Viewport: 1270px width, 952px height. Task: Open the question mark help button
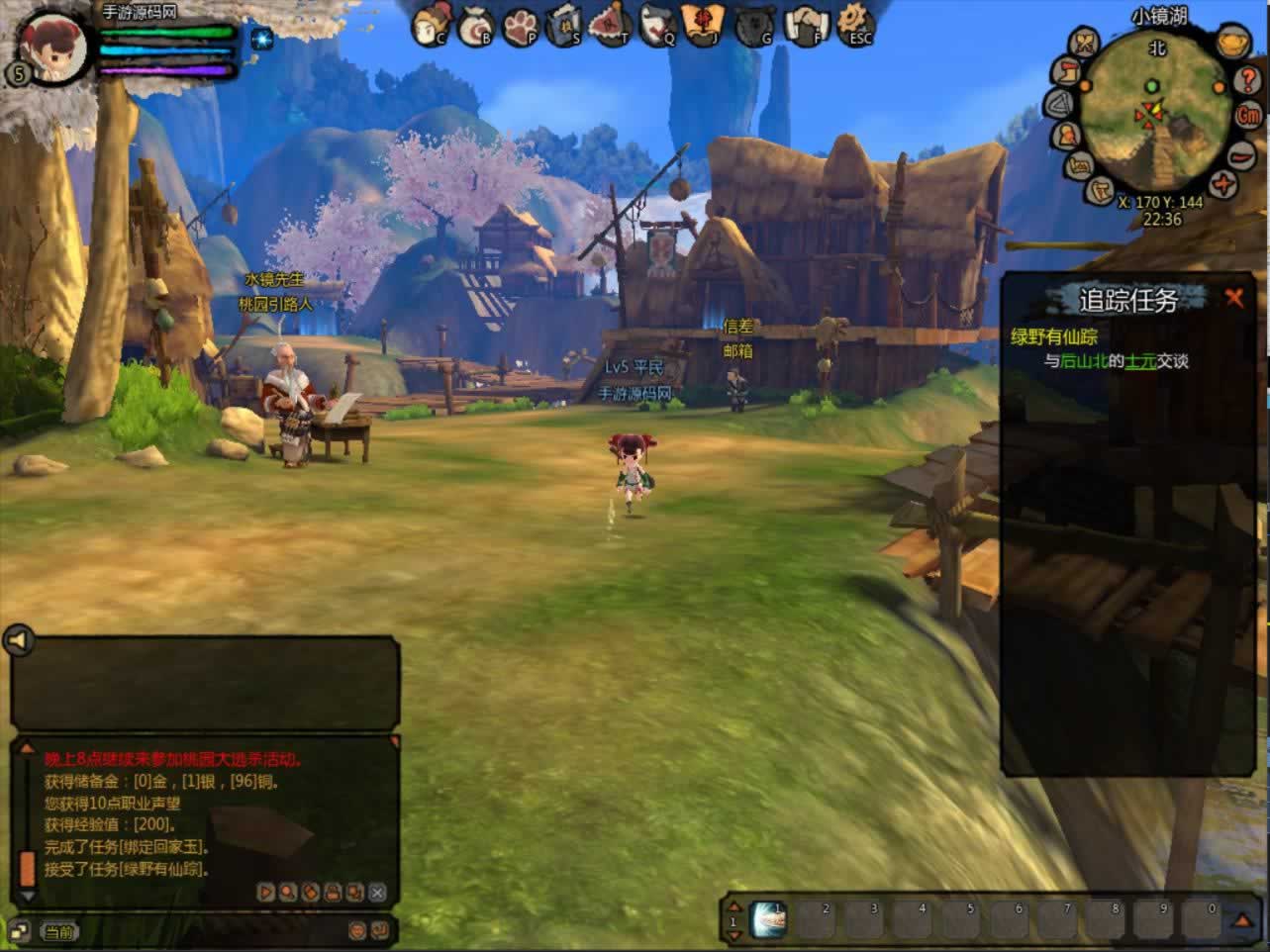click(1247, 79)
